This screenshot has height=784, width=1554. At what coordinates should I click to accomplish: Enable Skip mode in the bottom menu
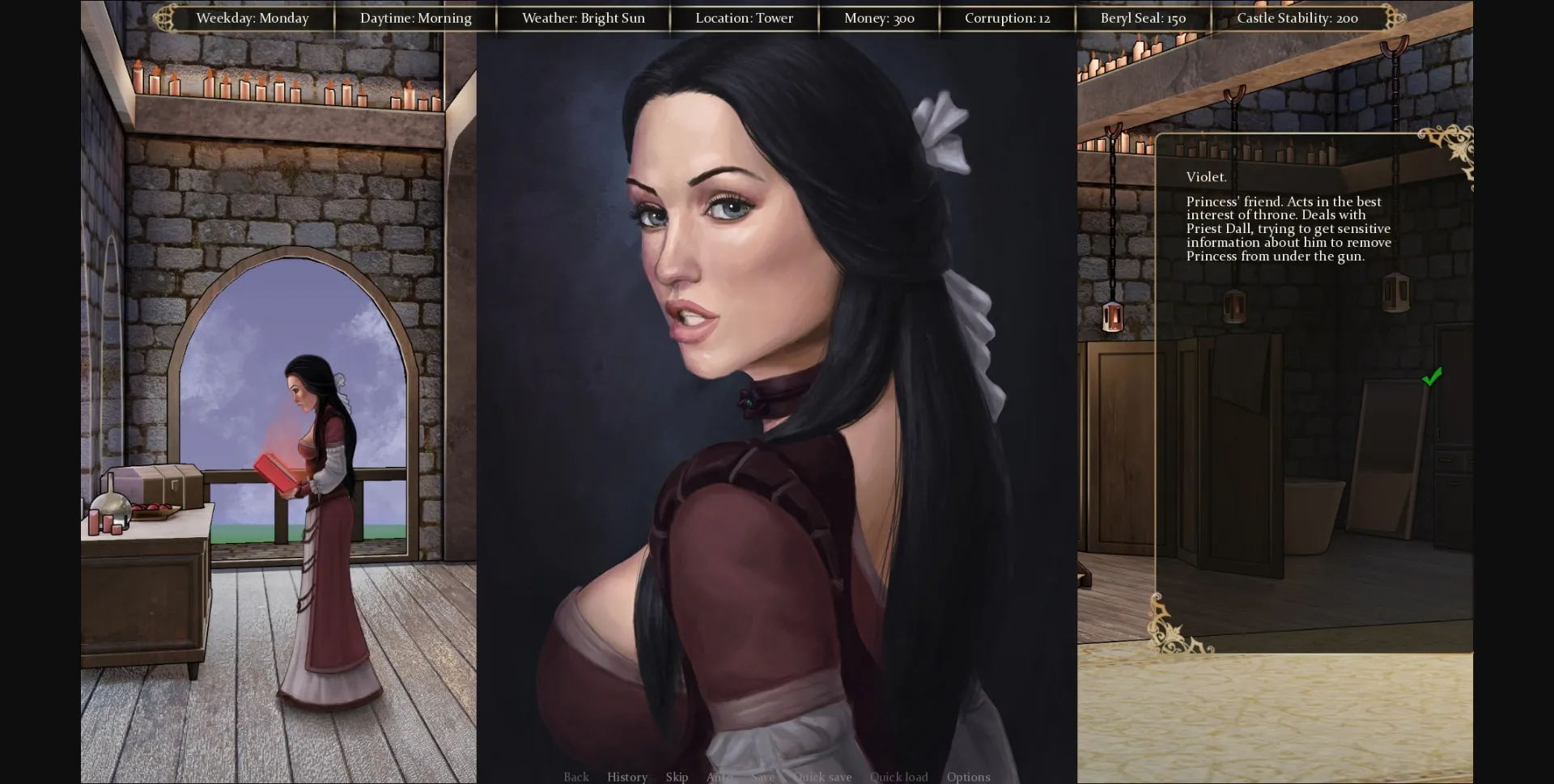click(x=677, y=776)
